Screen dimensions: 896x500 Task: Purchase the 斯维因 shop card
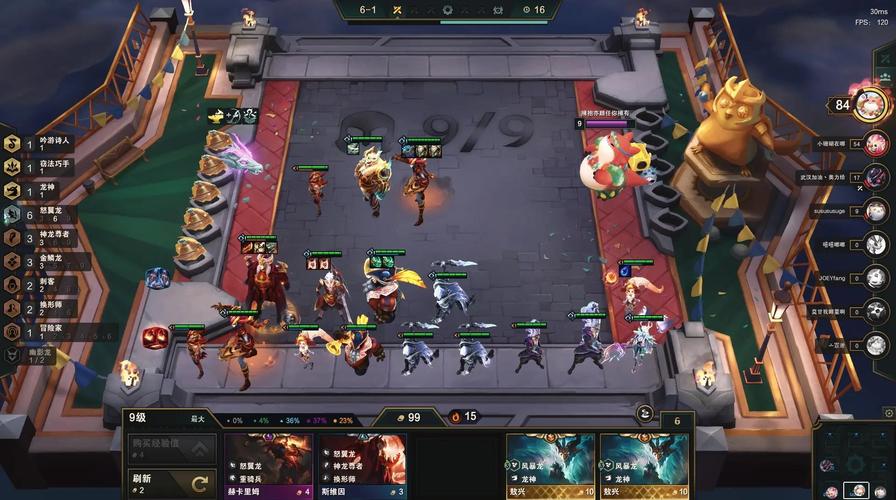(x=362, y=465)
